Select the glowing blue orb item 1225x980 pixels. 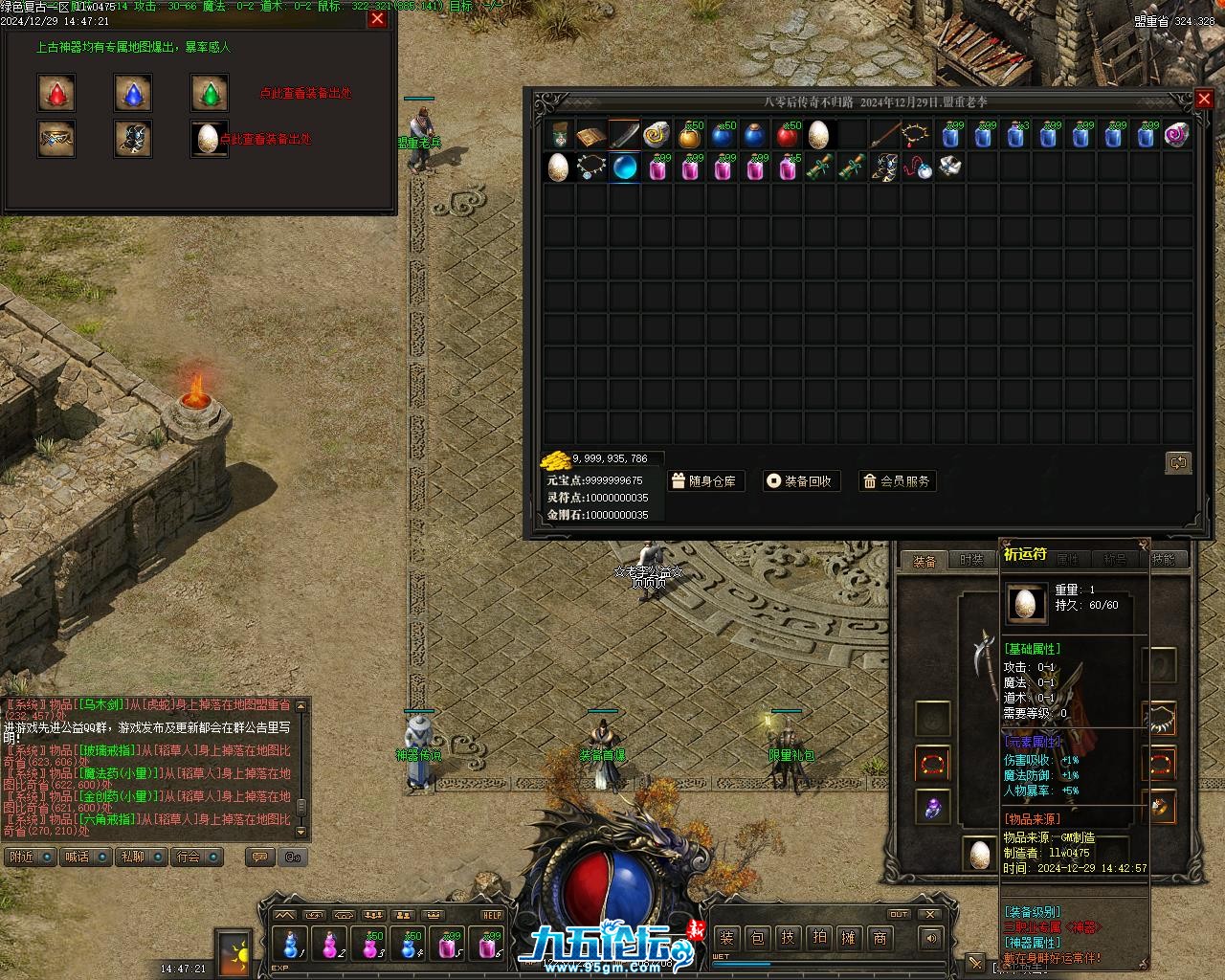coord(624,167)
